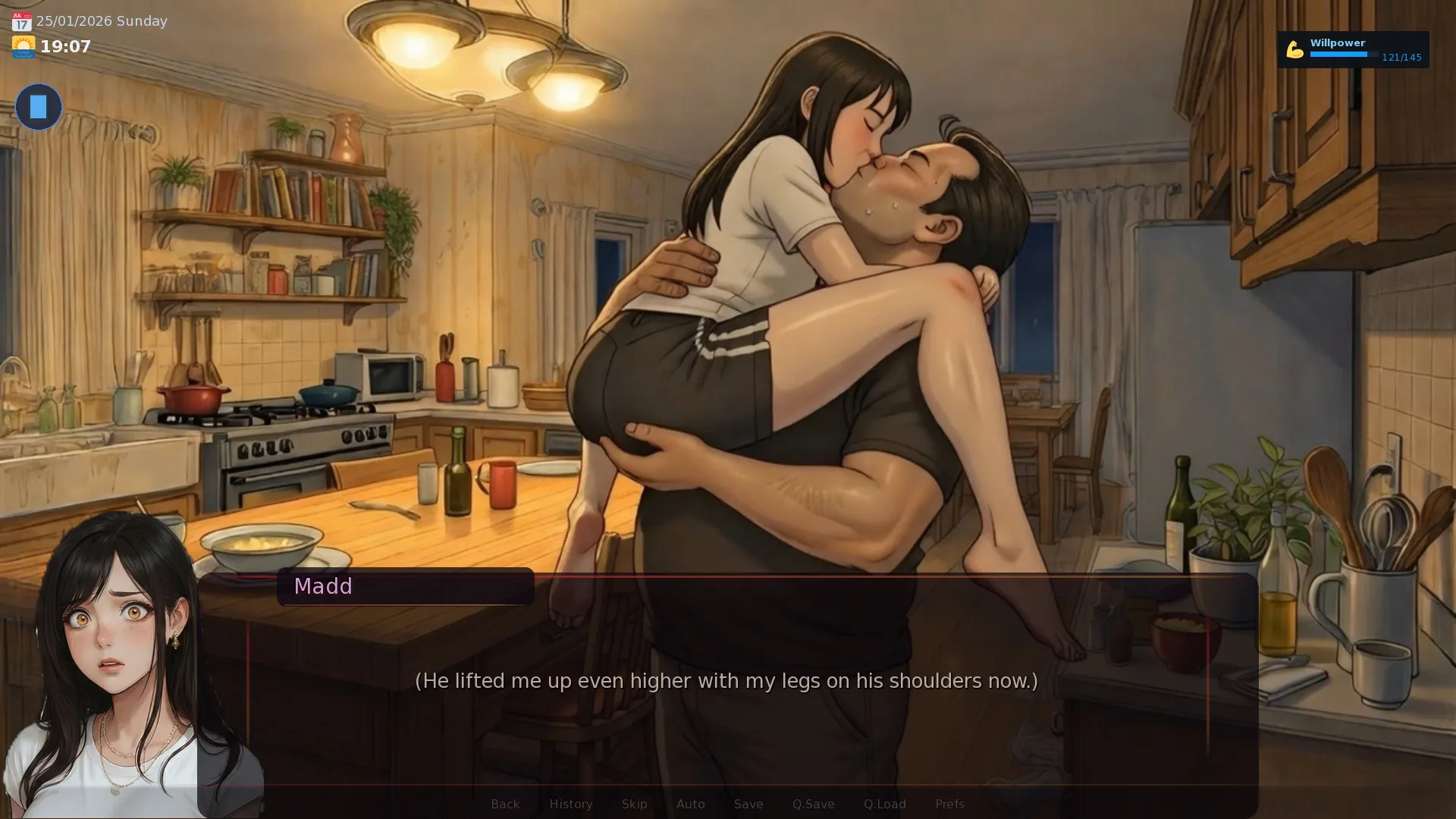Open the Save menu

click(748, 804)
